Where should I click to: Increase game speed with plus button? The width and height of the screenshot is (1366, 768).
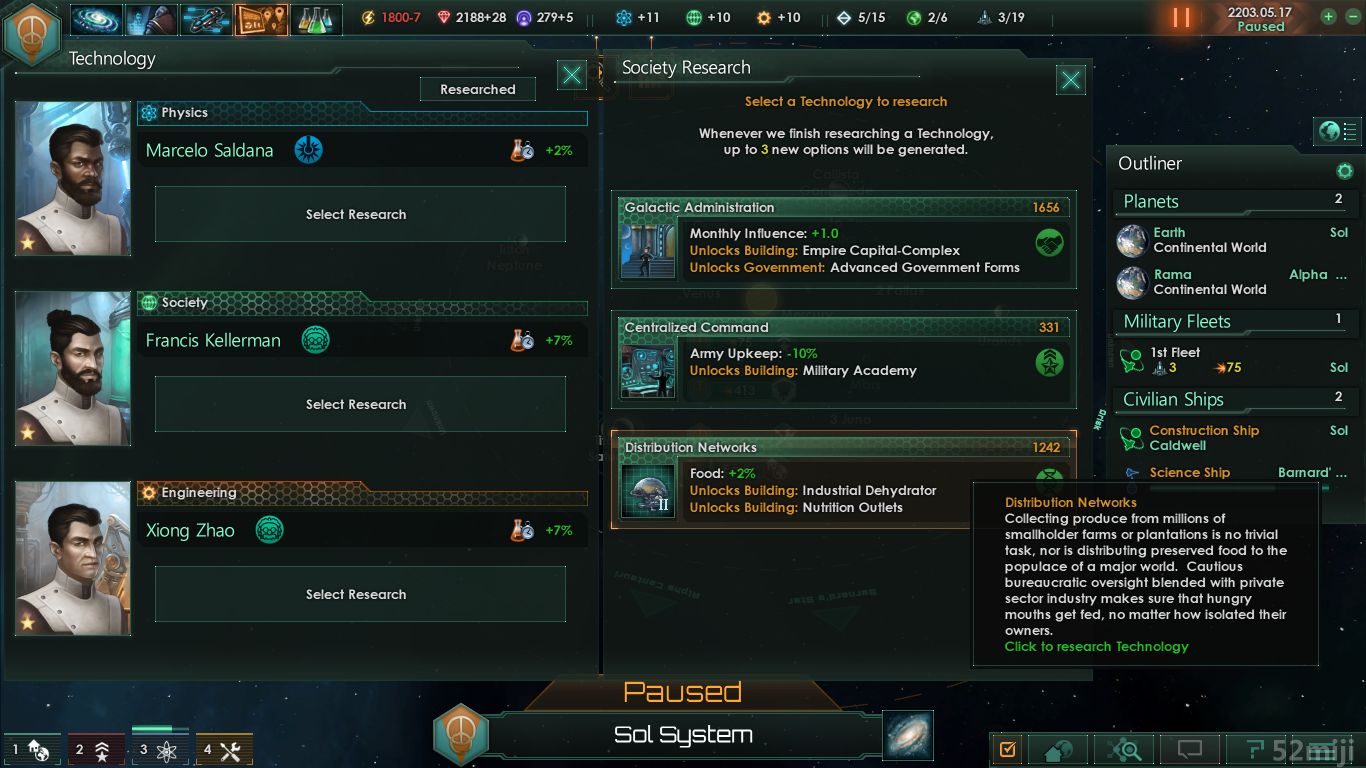(1328, 16)
